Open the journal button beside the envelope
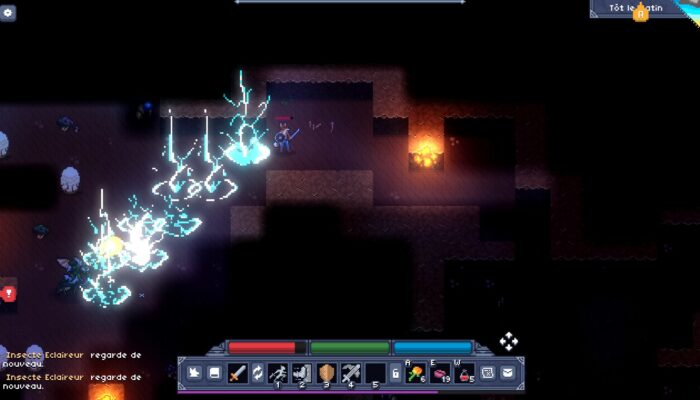 (x=487, y=373)
